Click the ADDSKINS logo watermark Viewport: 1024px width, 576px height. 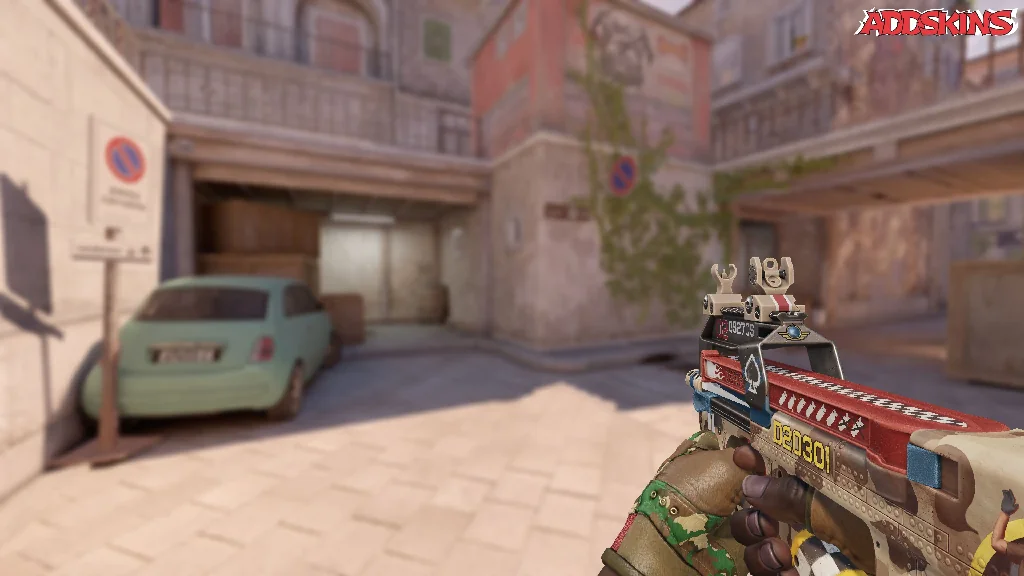tap(936, 23)
